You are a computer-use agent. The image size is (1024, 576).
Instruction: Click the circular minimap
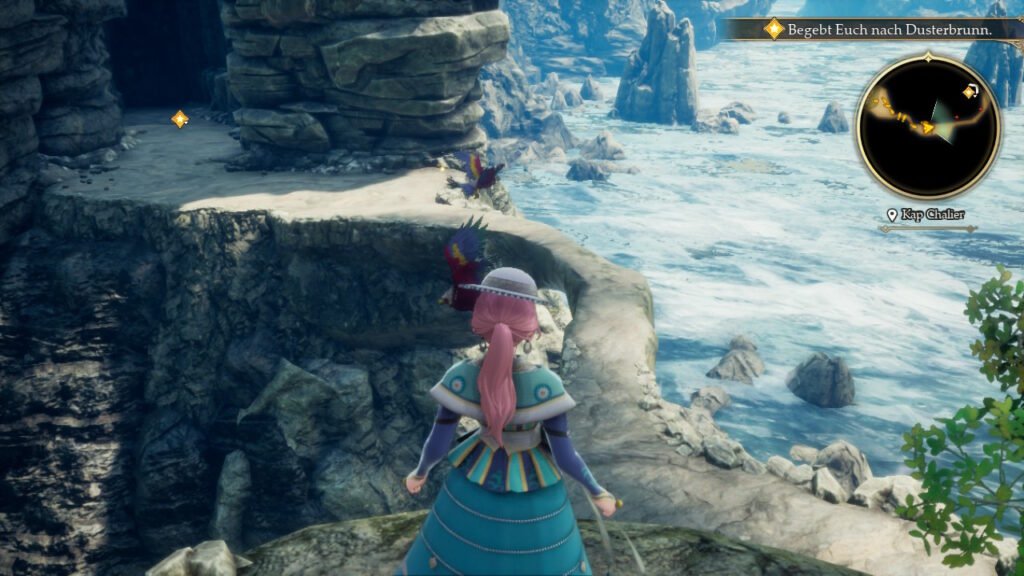[928, 126]
